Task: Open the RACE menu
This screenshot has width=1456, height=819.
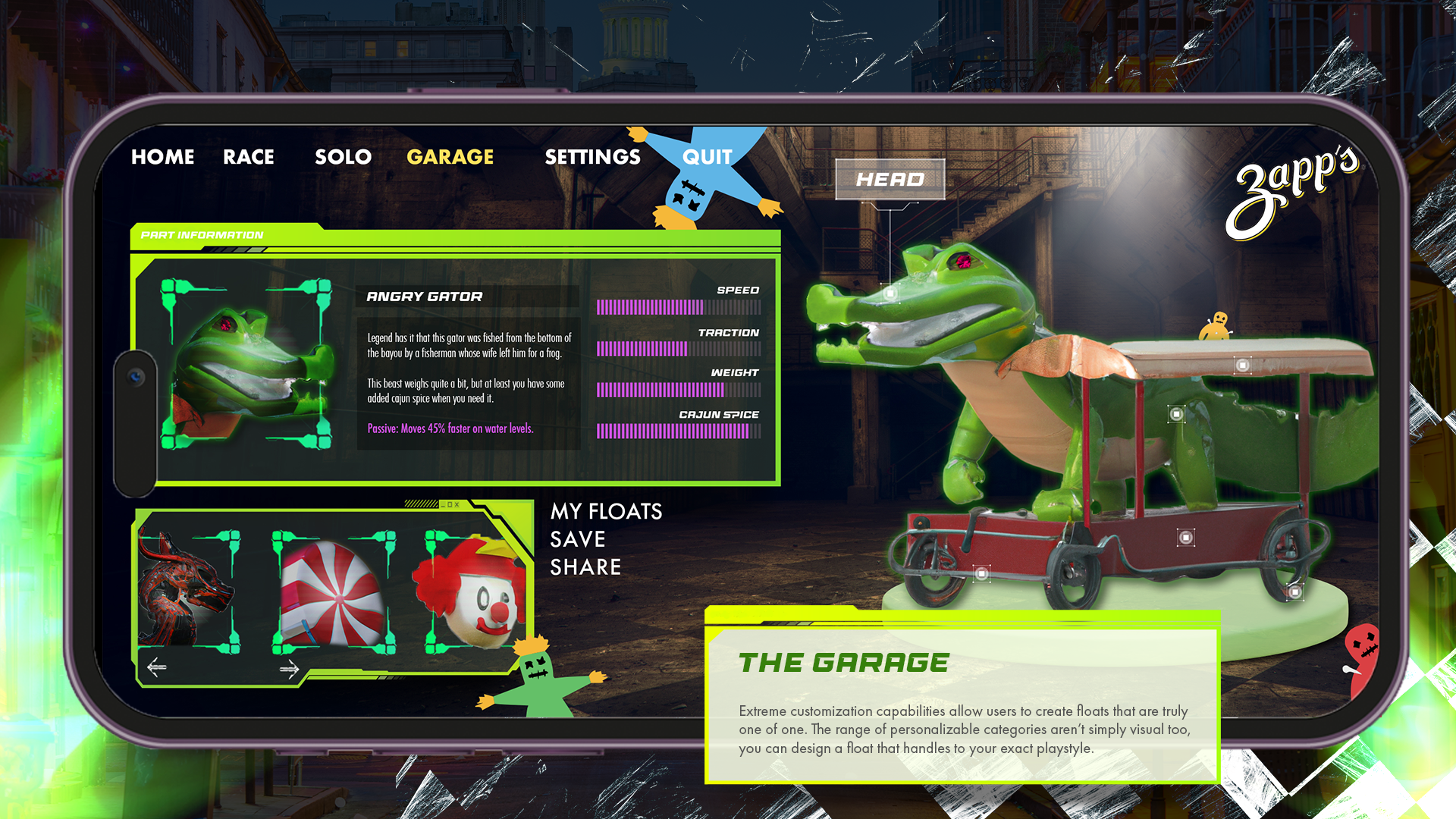Action: click(x=248, y=157)
